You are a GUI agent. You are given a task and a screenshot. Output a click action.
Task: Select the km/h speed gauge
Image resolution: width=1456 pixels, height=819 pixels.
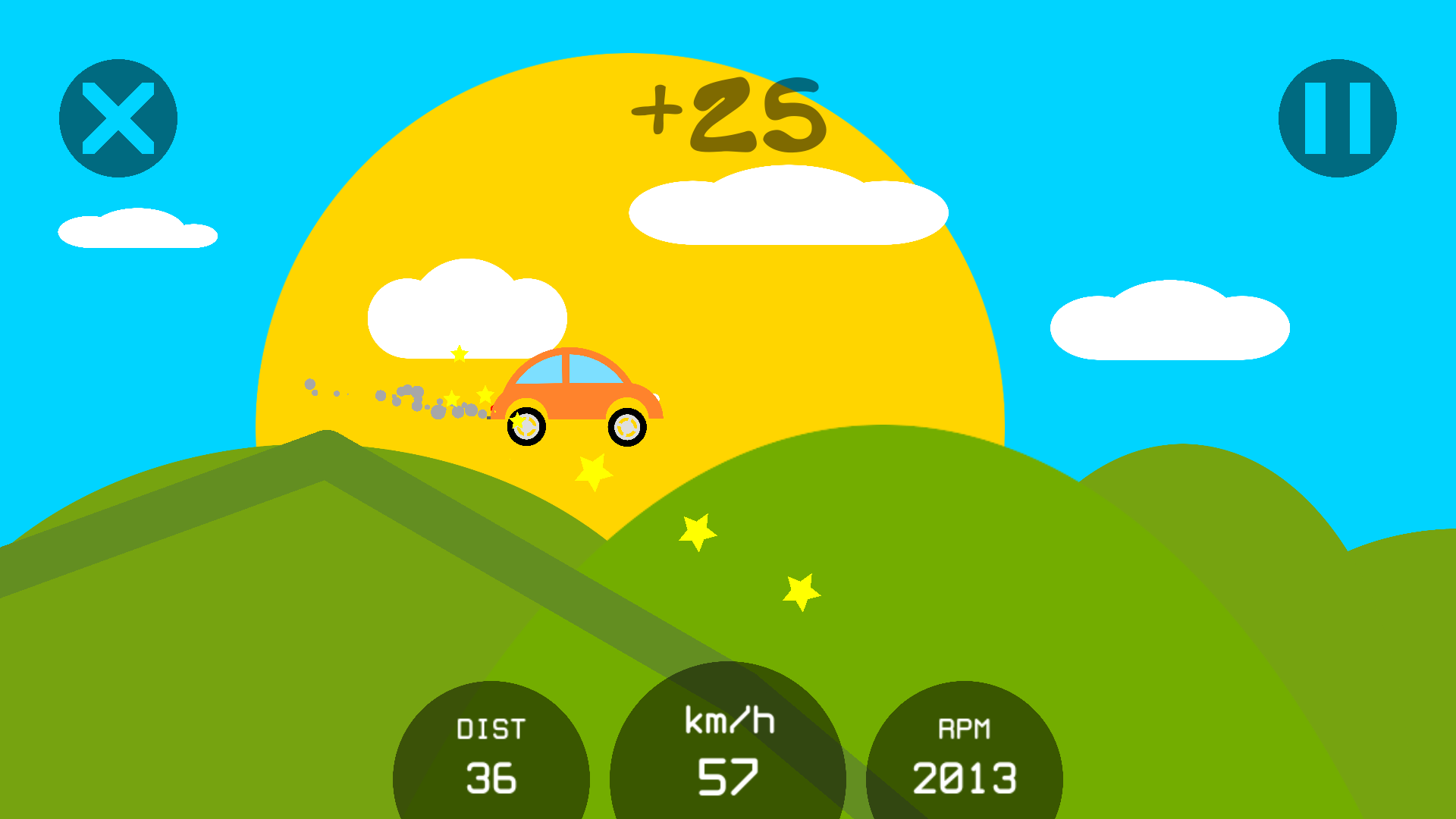pos(728,747)
